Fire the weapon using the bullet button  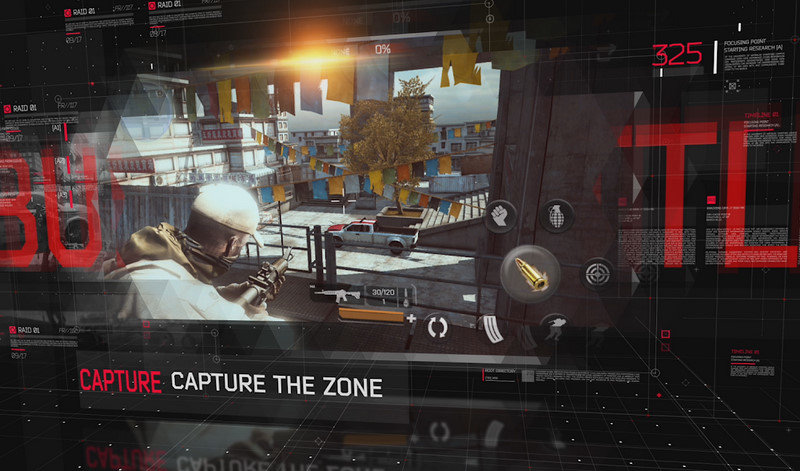531,270
